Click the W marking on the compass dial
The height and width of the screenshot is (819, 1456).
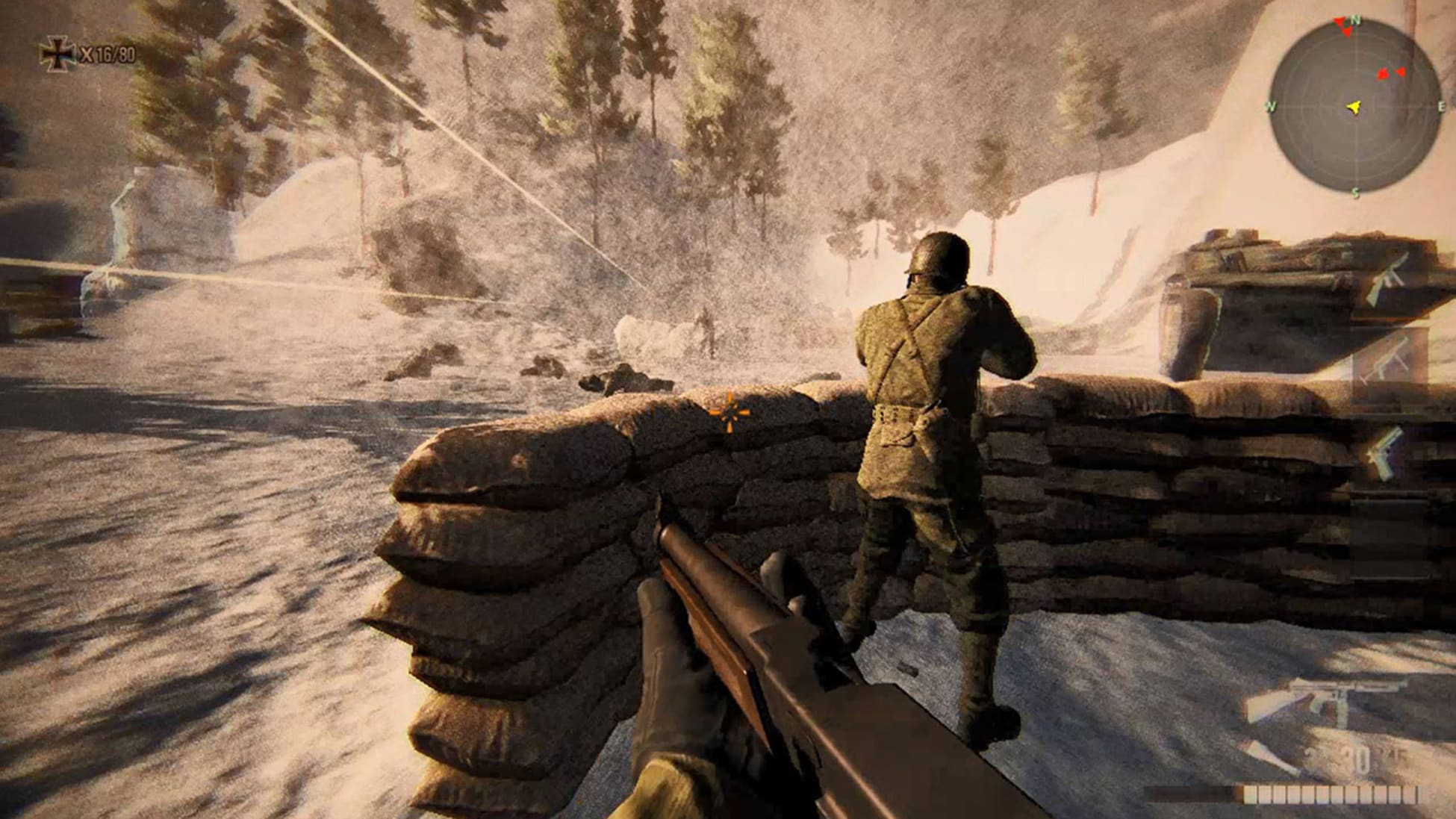click(x=1269, y=105)
